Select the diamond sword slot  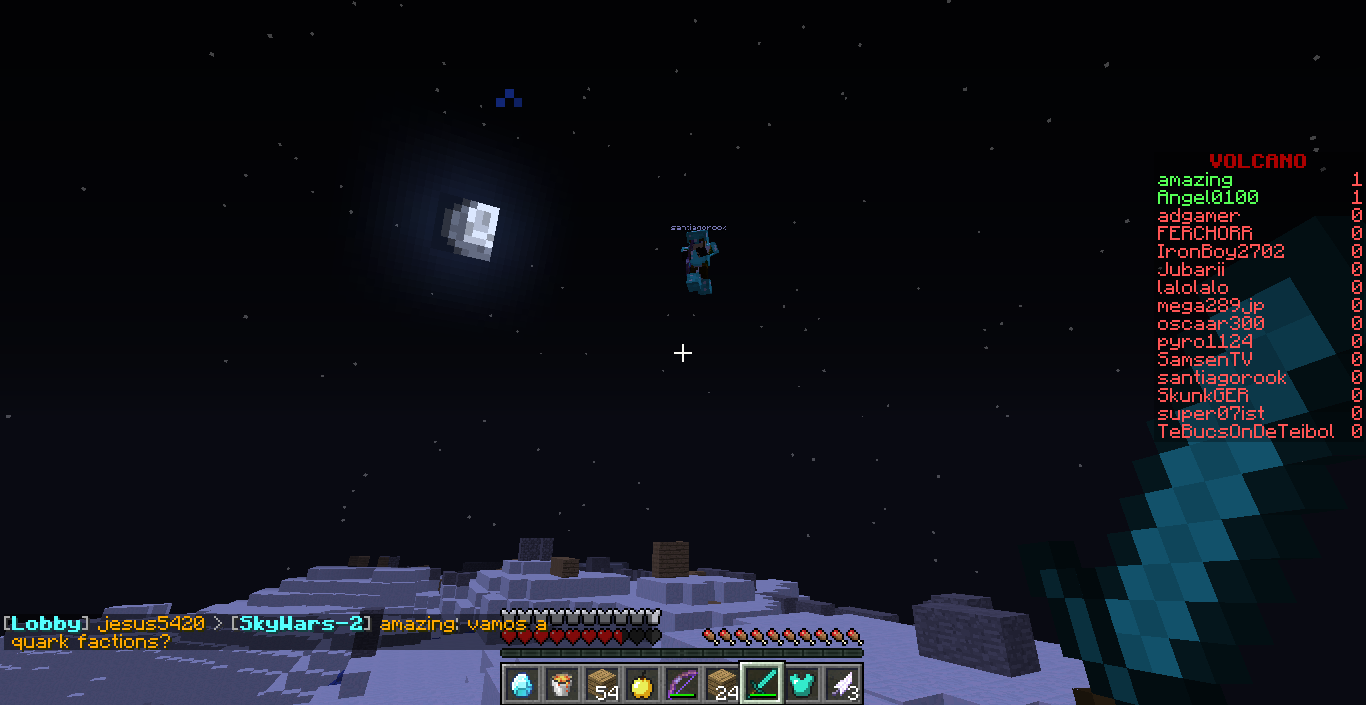pyautogui.click(x=762, y=683)
